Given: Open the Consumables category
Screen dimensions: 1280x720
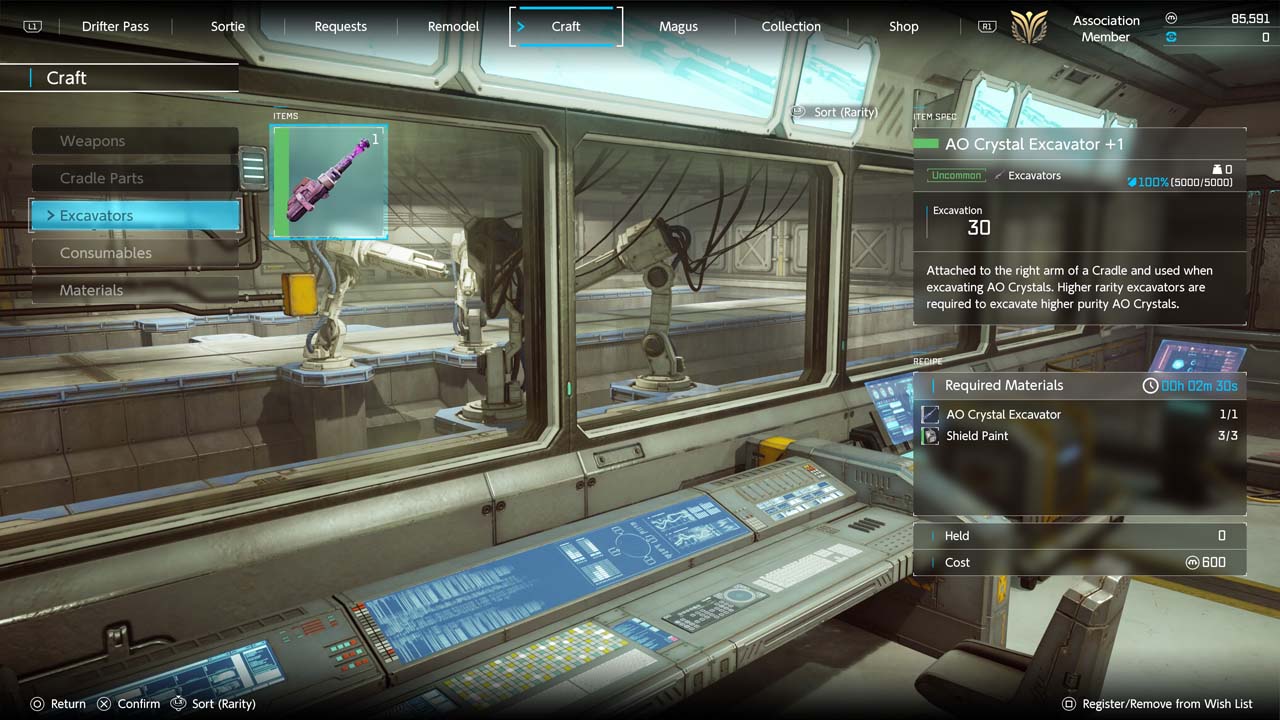Looking at the screenshot, I should point(135,253).
